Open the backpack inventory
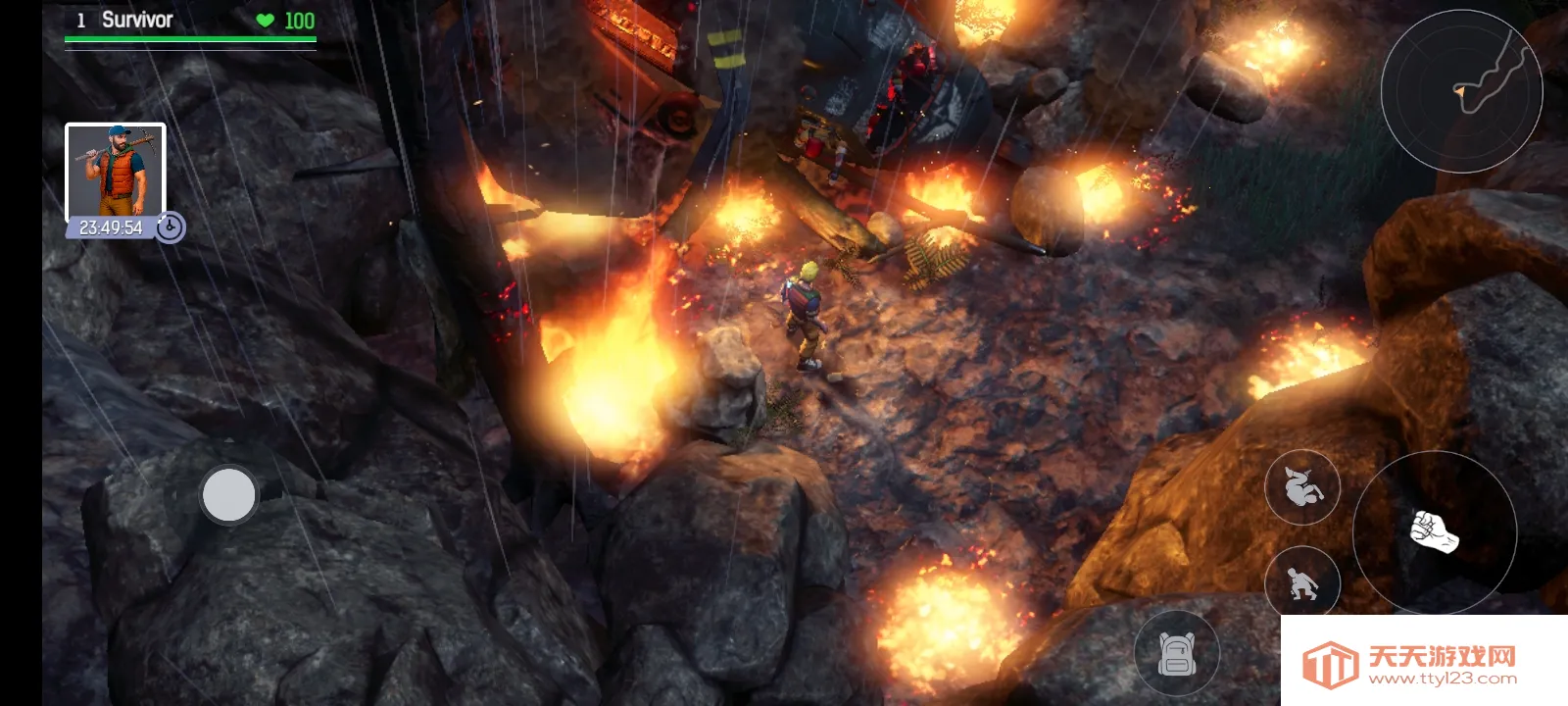The image size is (1568, 706). point(1177,653)
